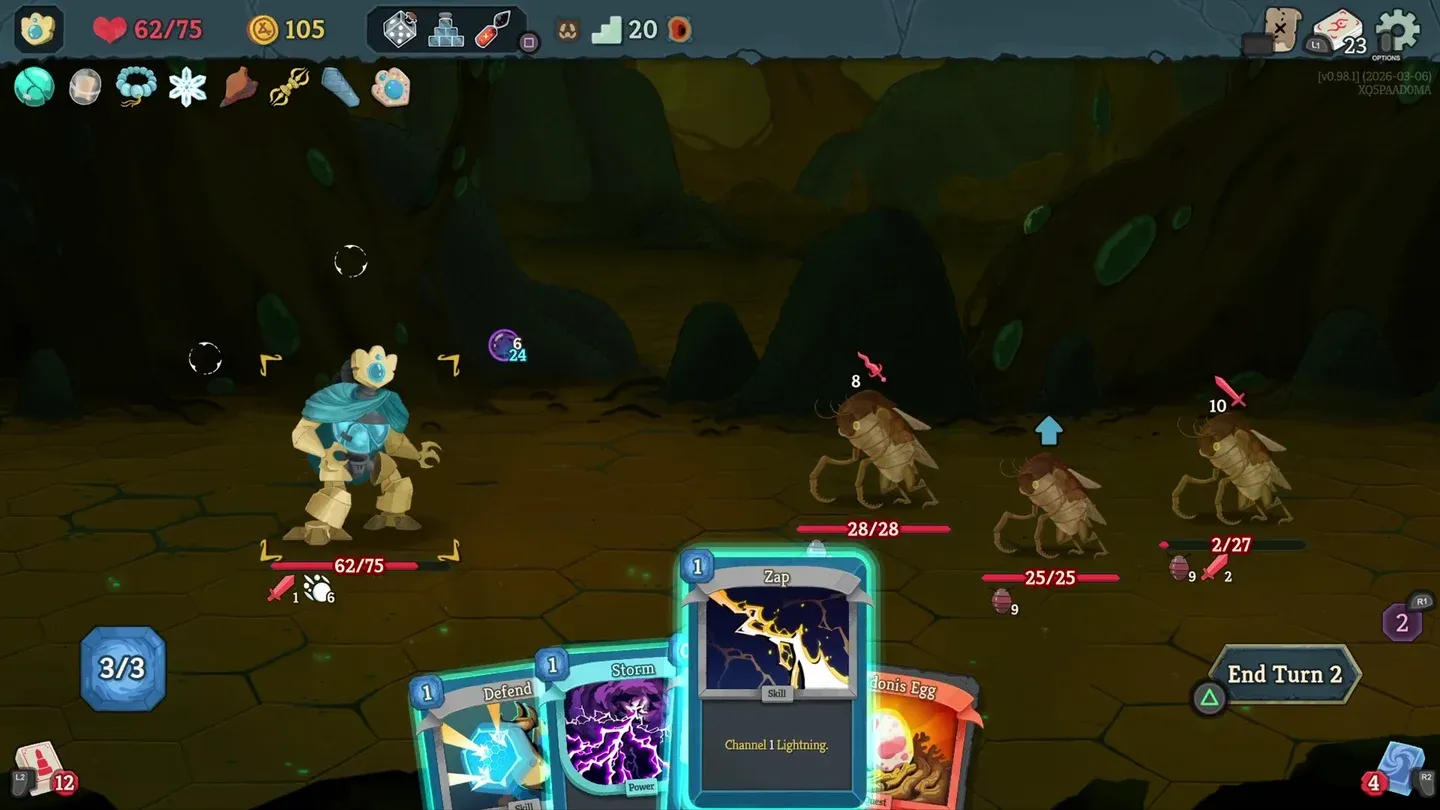The width and height of the screenshot is (1440, 810).
Task: Use the red vial potion
Action: point(492,30)
